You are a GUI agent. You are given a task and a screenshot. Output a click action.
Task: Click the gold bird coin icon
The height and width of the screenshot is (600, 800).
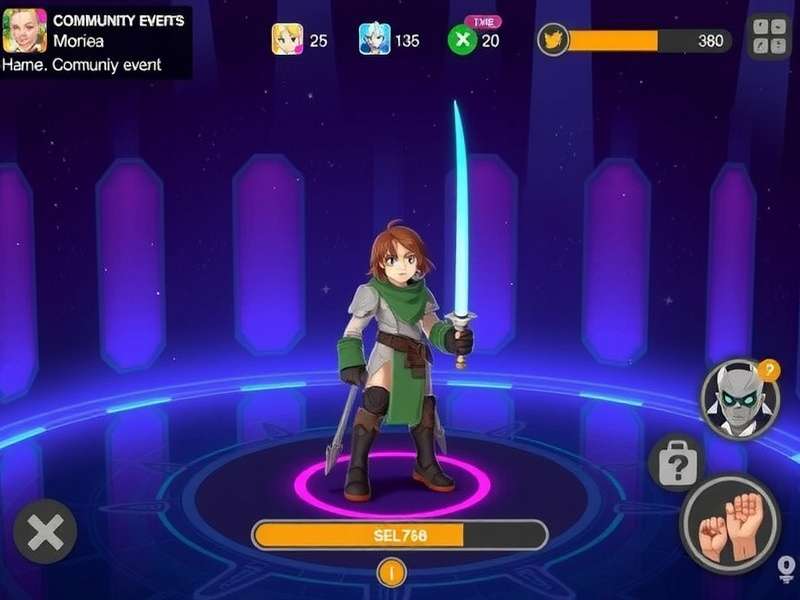553,40
